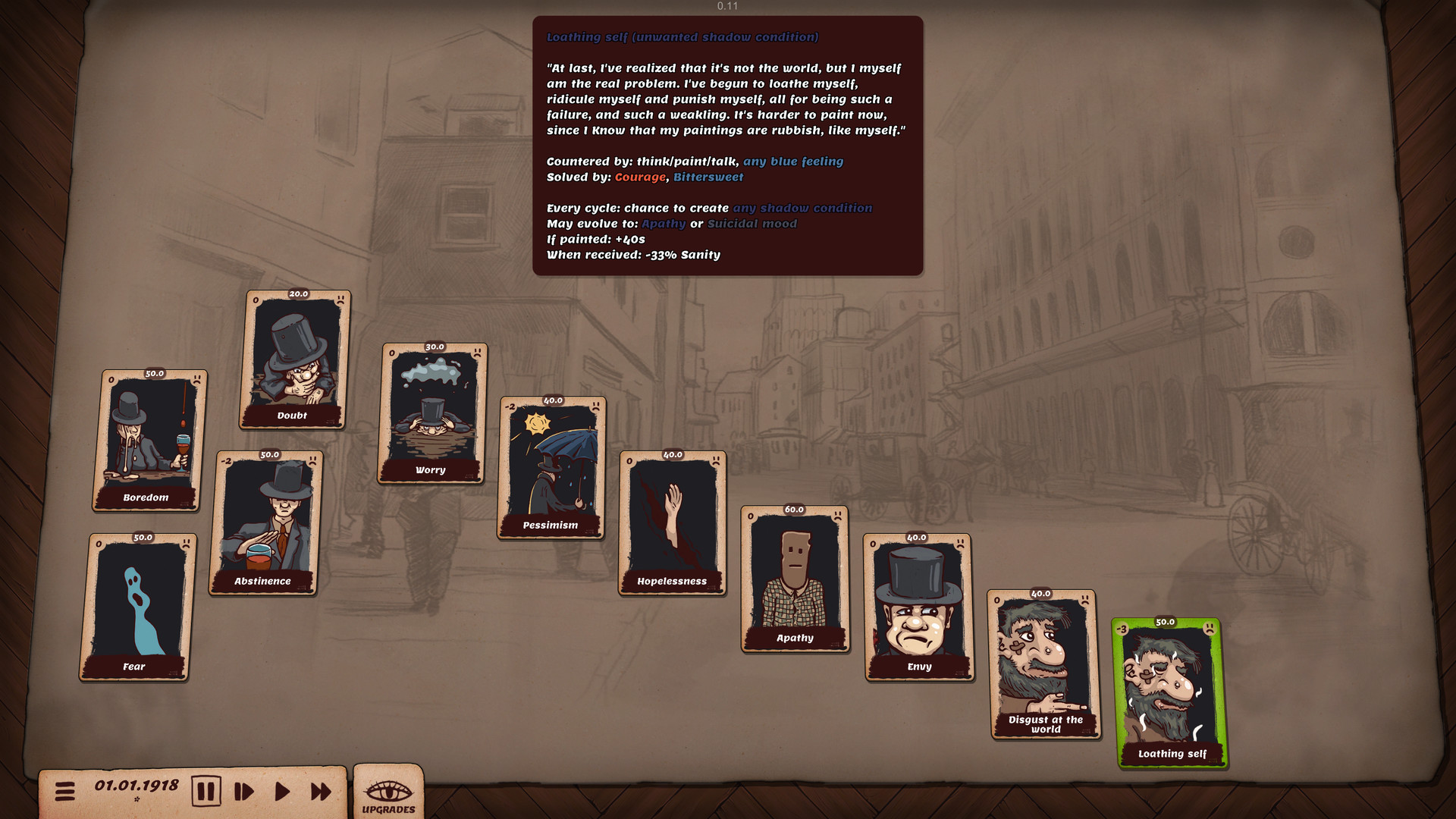Click the 0.11 countdown timer at top
This screenshot has height=819, width=1456.
[x=727, y=7]
